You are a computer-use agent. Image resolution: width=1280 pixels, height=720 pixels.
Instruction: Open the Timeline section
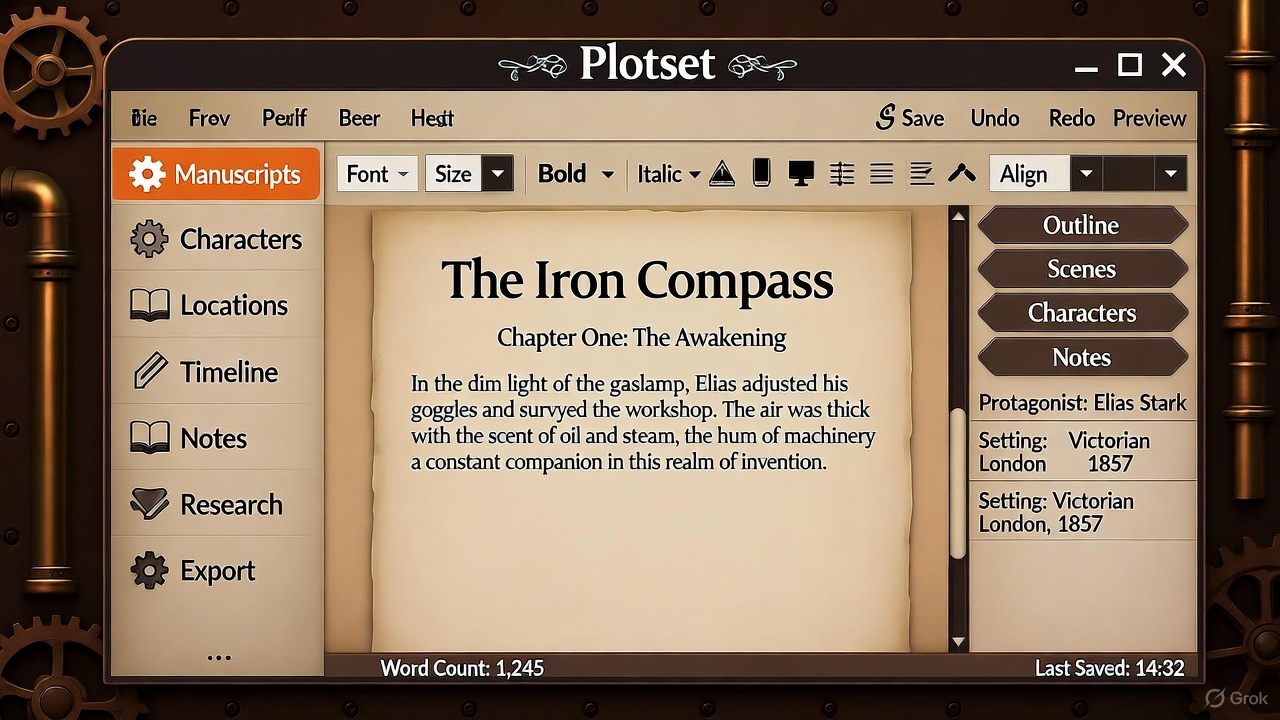click(217, 372)
